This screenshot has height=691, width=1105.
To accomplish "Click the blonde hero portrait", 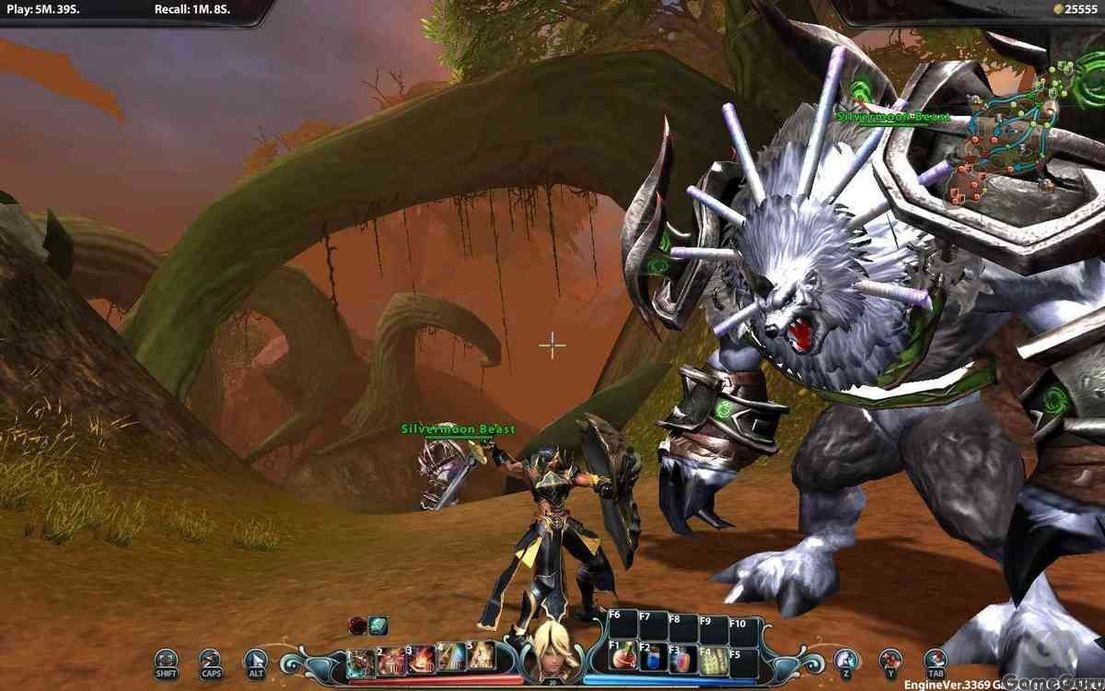I will pos(553,648).
